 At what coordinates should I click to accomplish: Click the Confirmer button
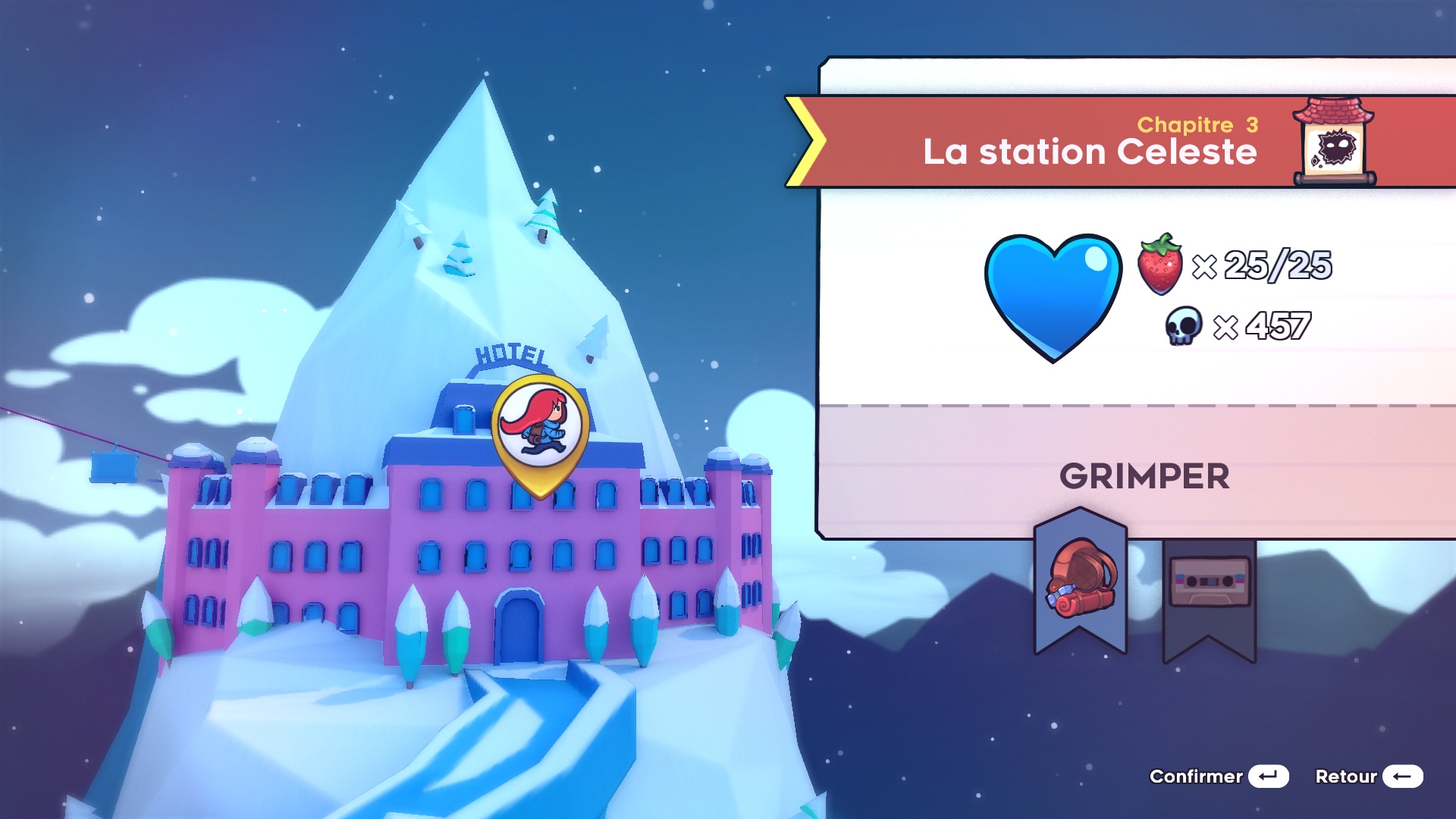pyautogui.click(x=1219, y=777)
